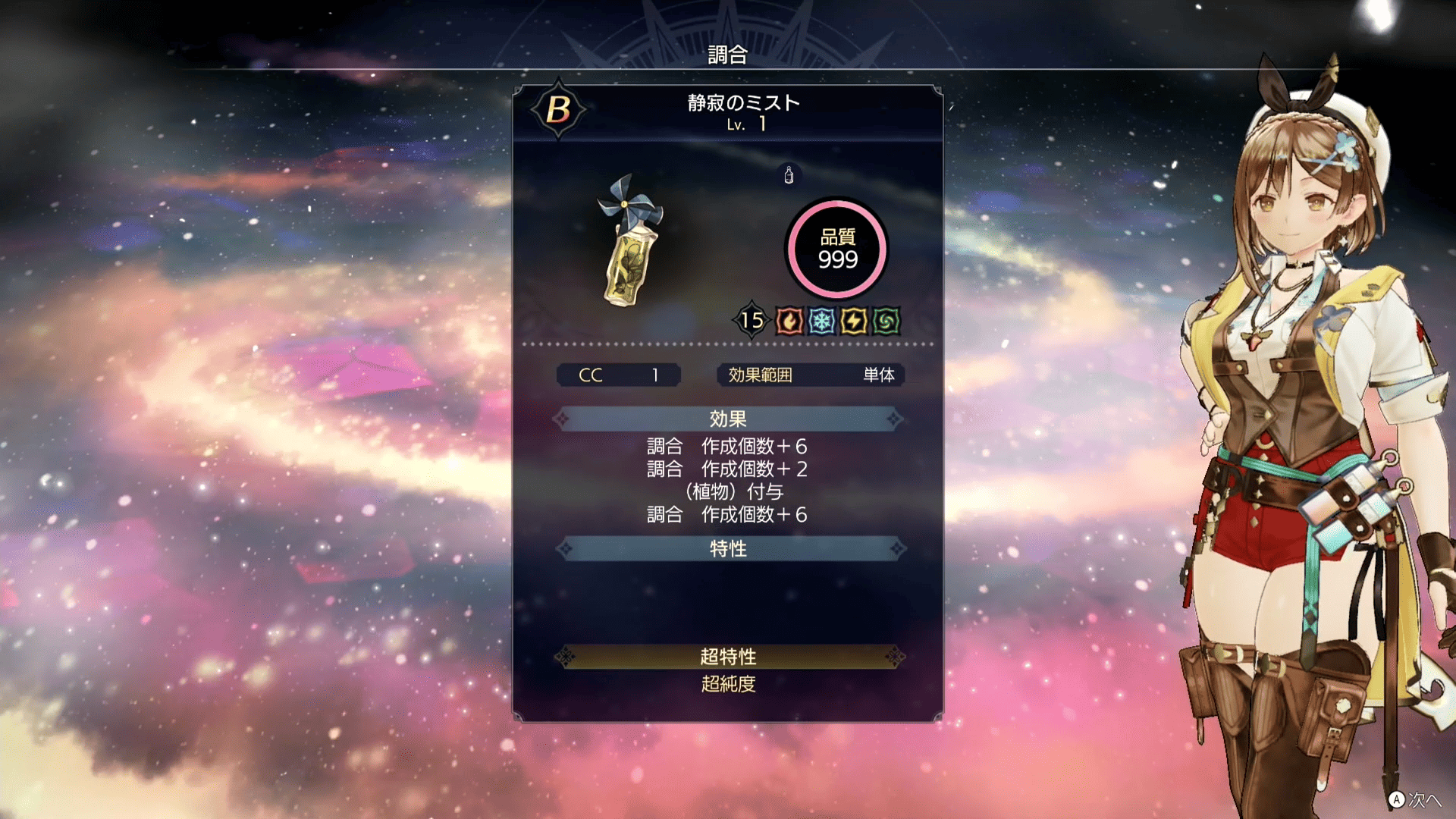Viewport: 1456px width, 819px height.
Task: Click the B rank badge
Action: click(x=558, y=110)
